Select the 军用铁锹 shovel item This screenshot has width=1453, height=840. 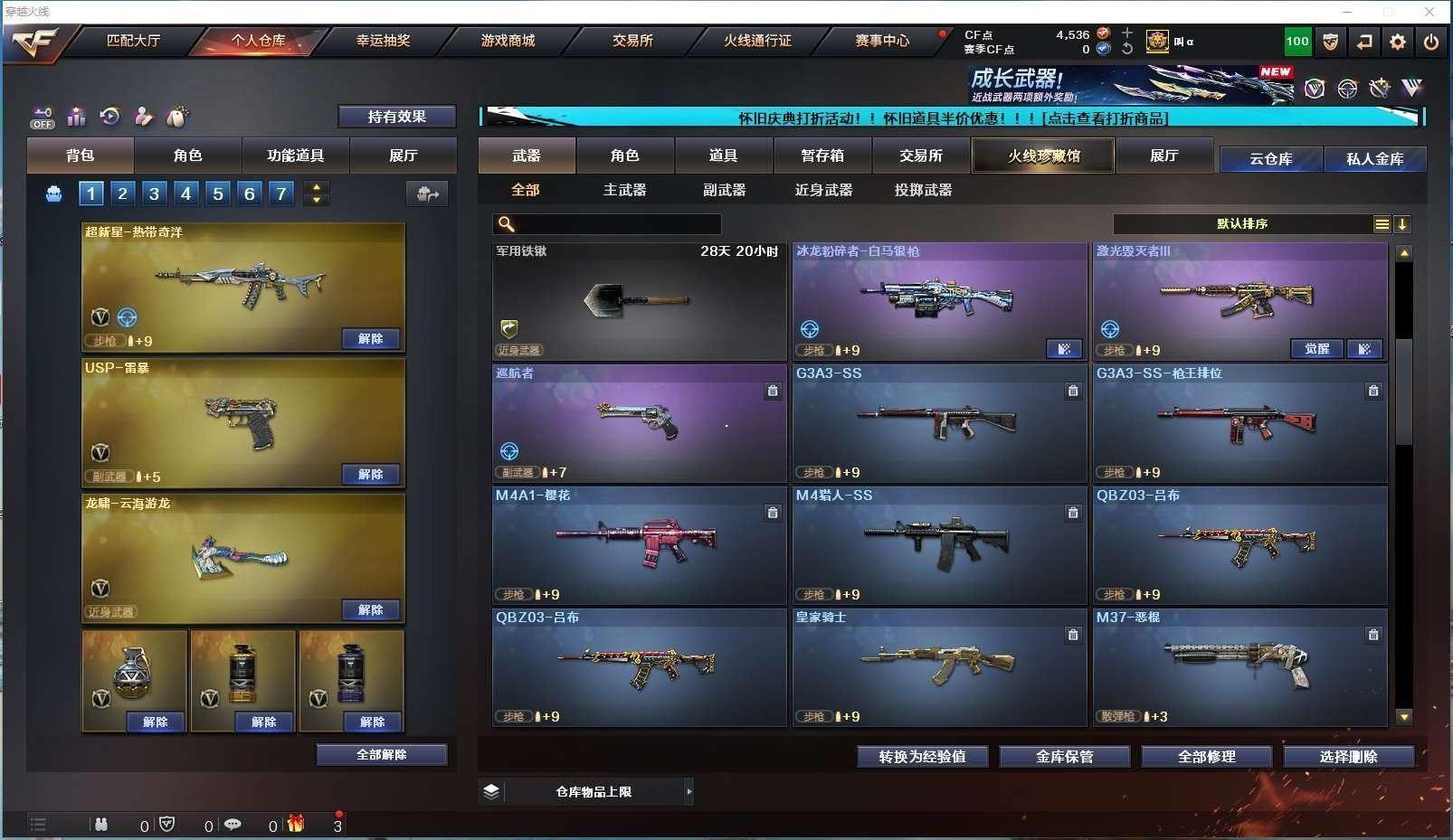(x=639, y=301)
